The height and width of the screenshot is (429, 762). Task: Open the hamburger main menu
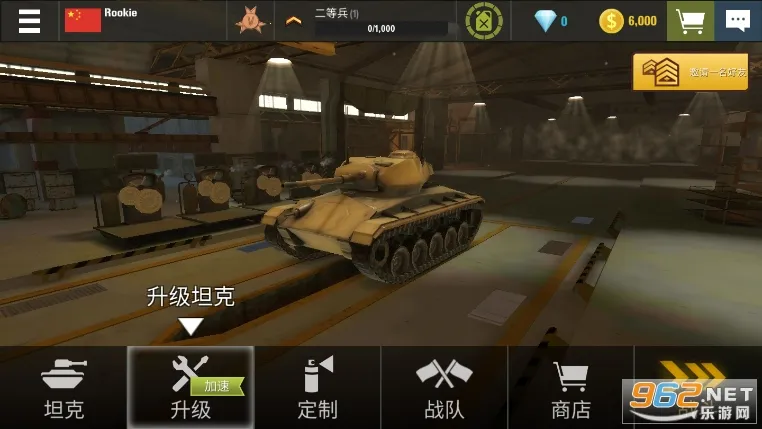tap(29, 20)
